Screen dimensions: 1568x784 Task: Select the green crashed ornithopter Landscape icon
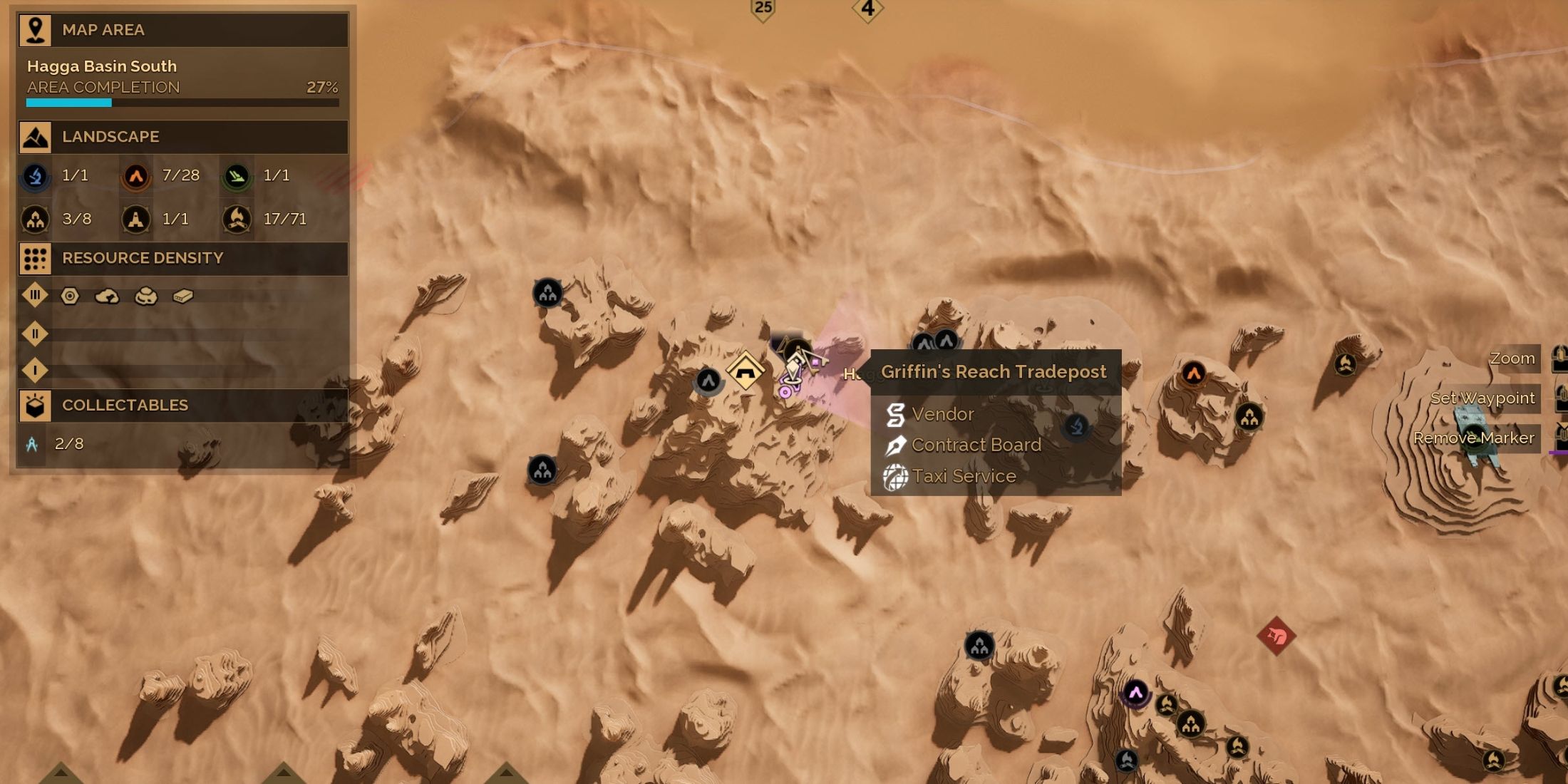tap(238, 176)
